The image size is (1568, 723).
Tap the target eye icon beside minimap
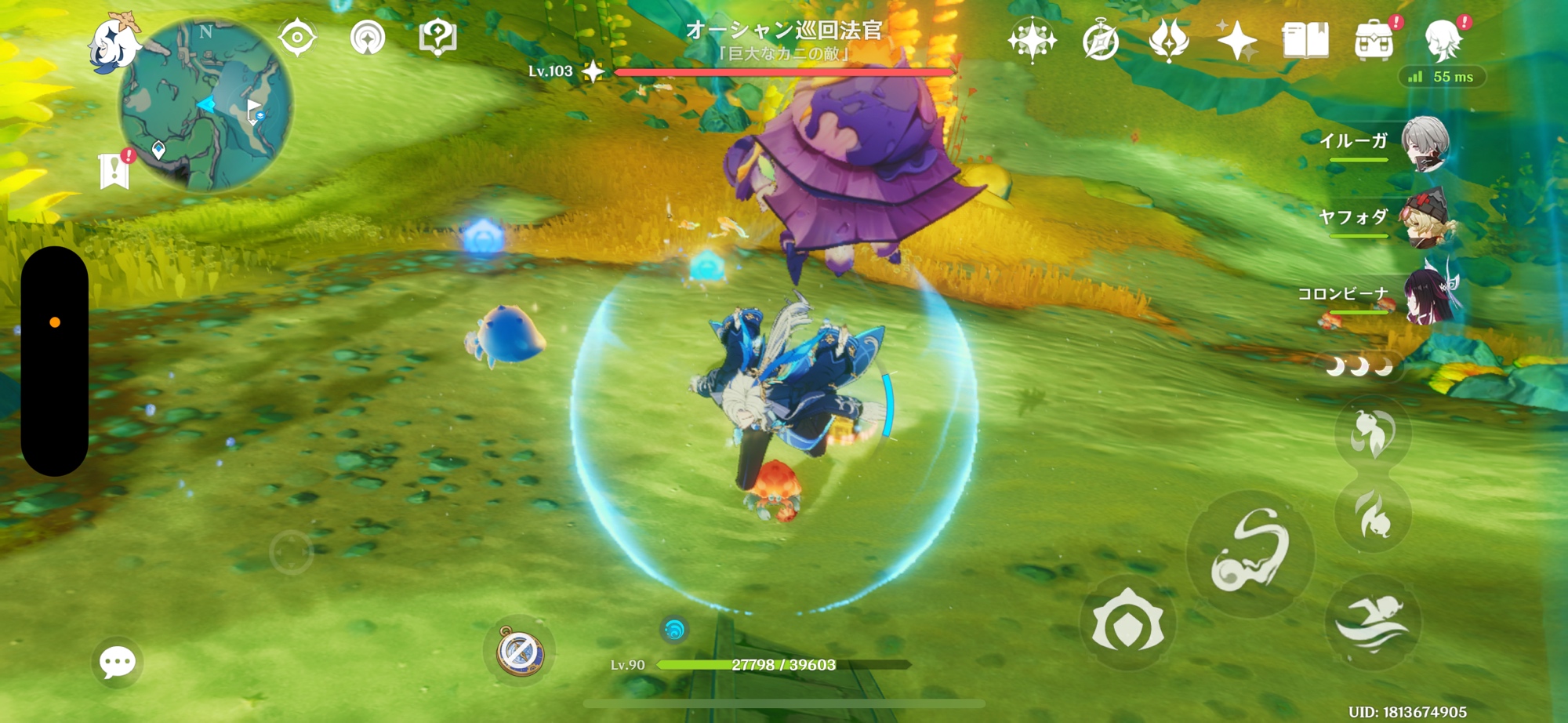(297, 37)
